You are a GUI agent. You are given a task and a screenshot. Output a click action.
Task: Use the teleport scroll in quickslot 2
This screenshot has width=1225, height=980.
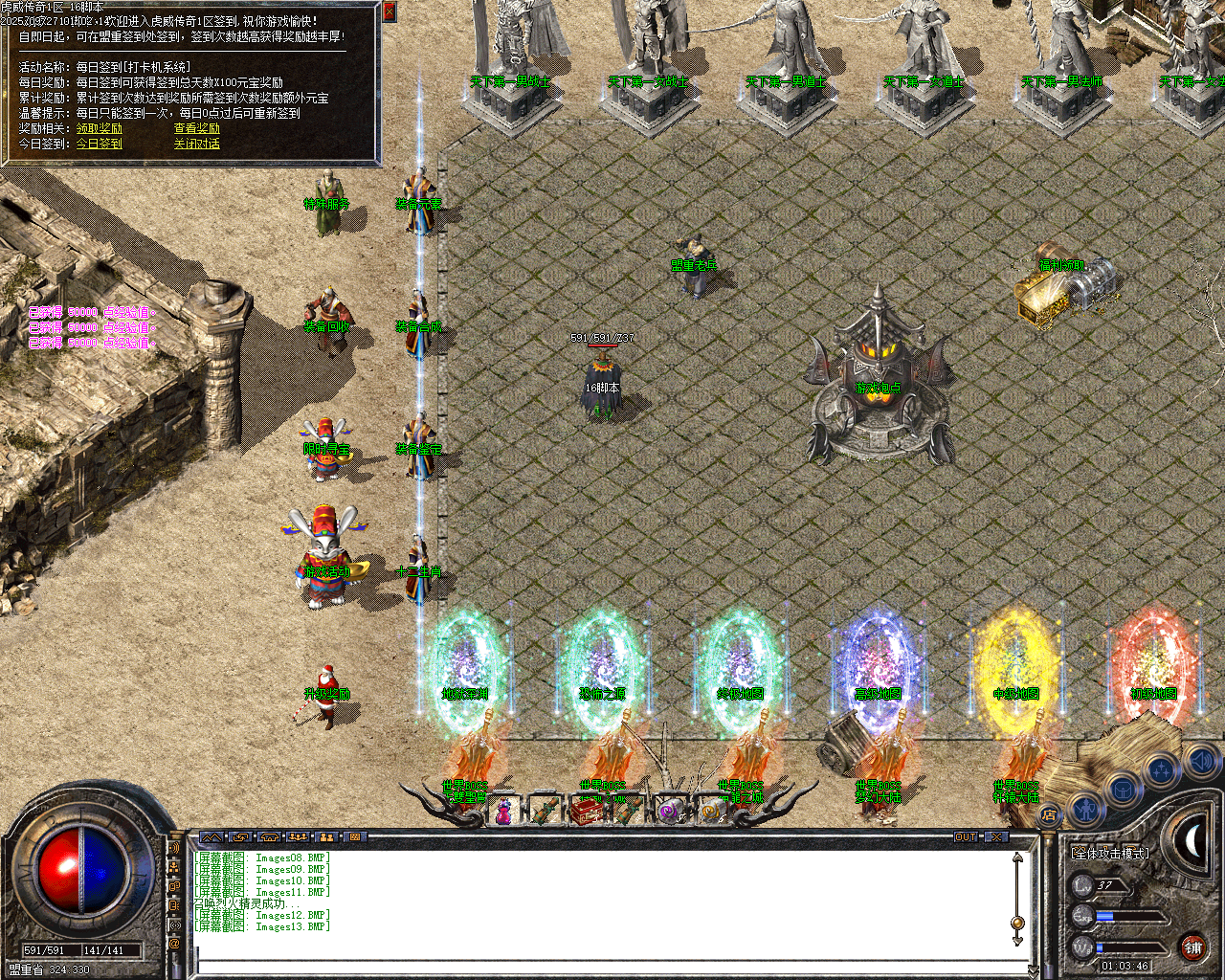point(546,810)
